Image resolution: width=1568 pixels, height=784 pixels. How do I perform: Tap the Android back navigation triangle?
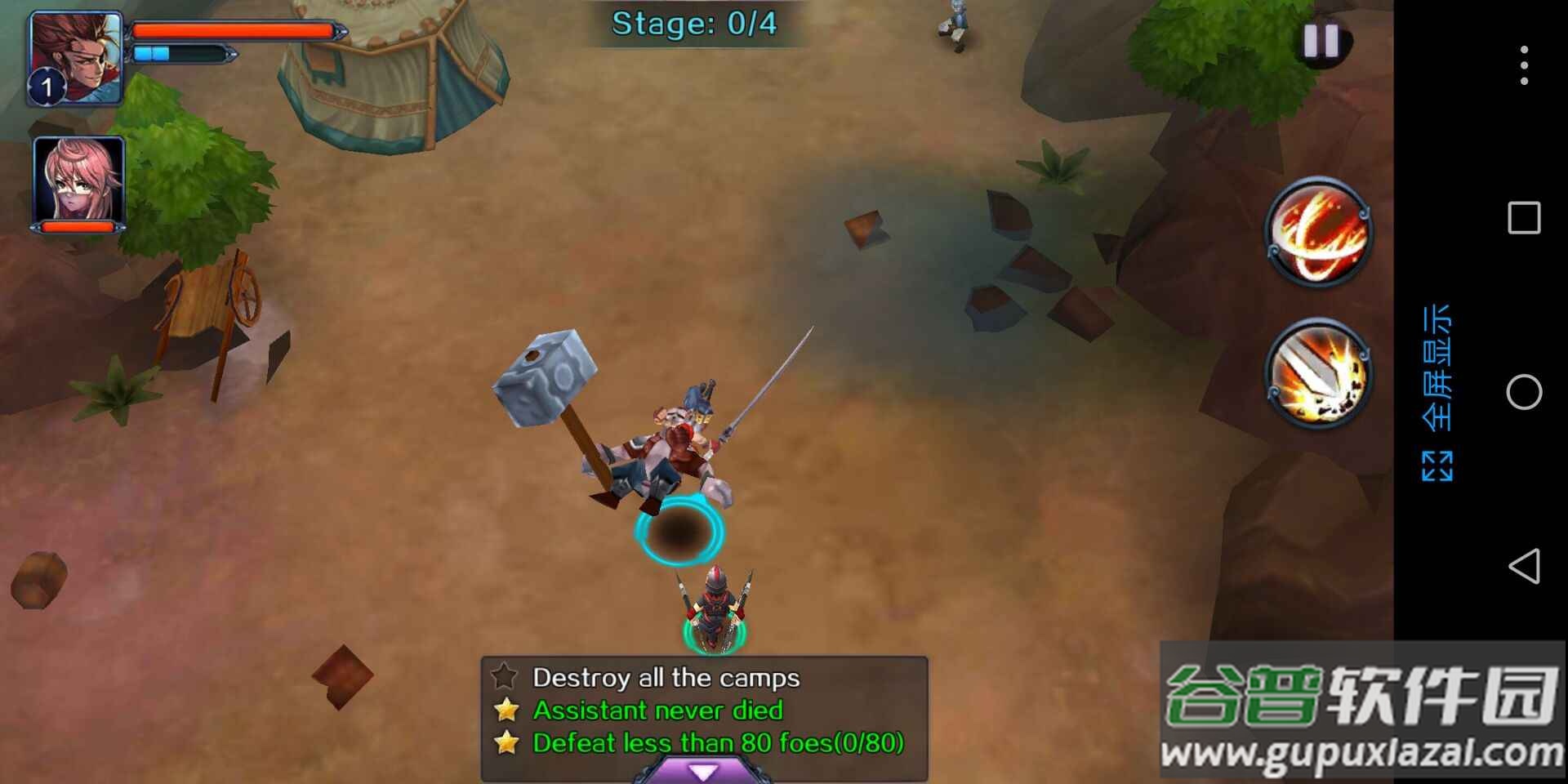[x=1524, y=566]
